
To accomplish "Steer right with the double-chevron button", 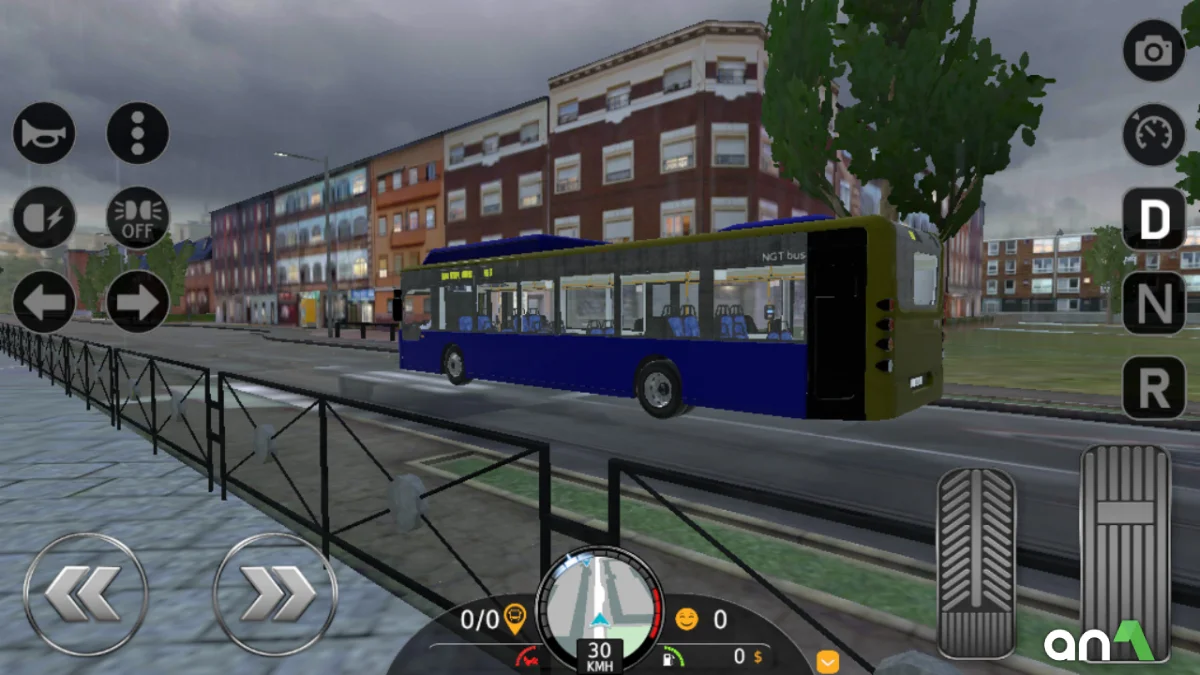I will click(x=275, y=594).
